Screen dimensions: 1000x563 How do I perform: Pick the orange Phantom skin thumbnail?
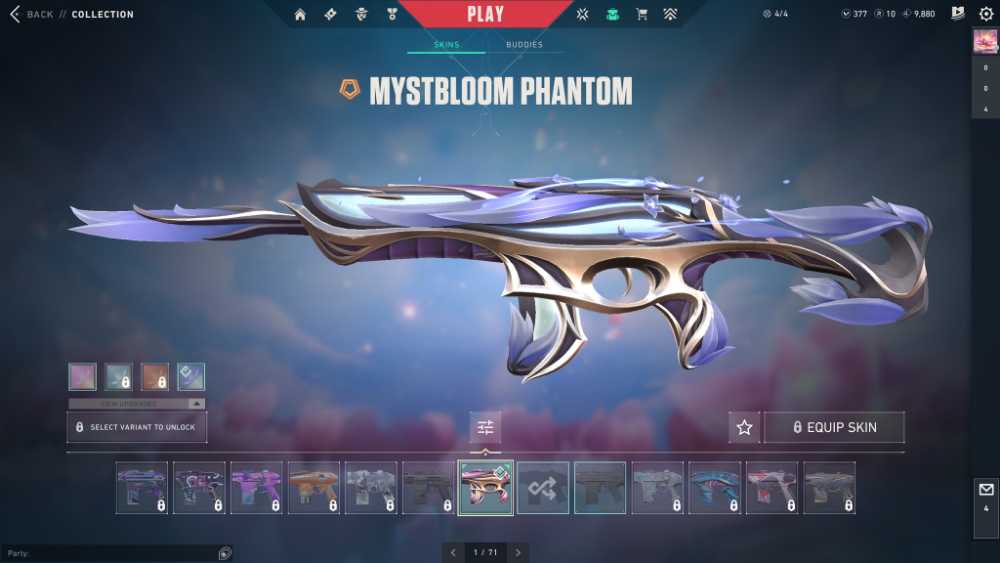tap(314, 488)
